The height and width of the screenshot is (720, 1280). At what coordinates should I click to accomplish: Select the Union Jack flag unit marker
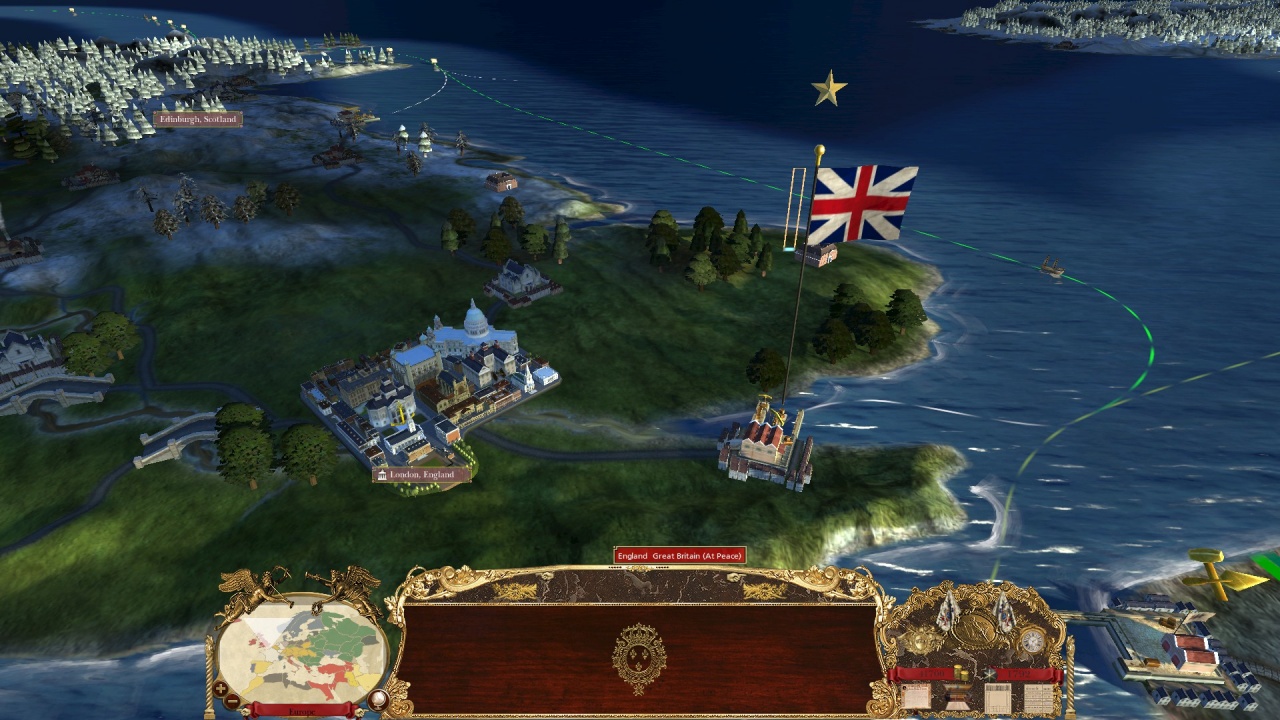click(x=862, y=205)
